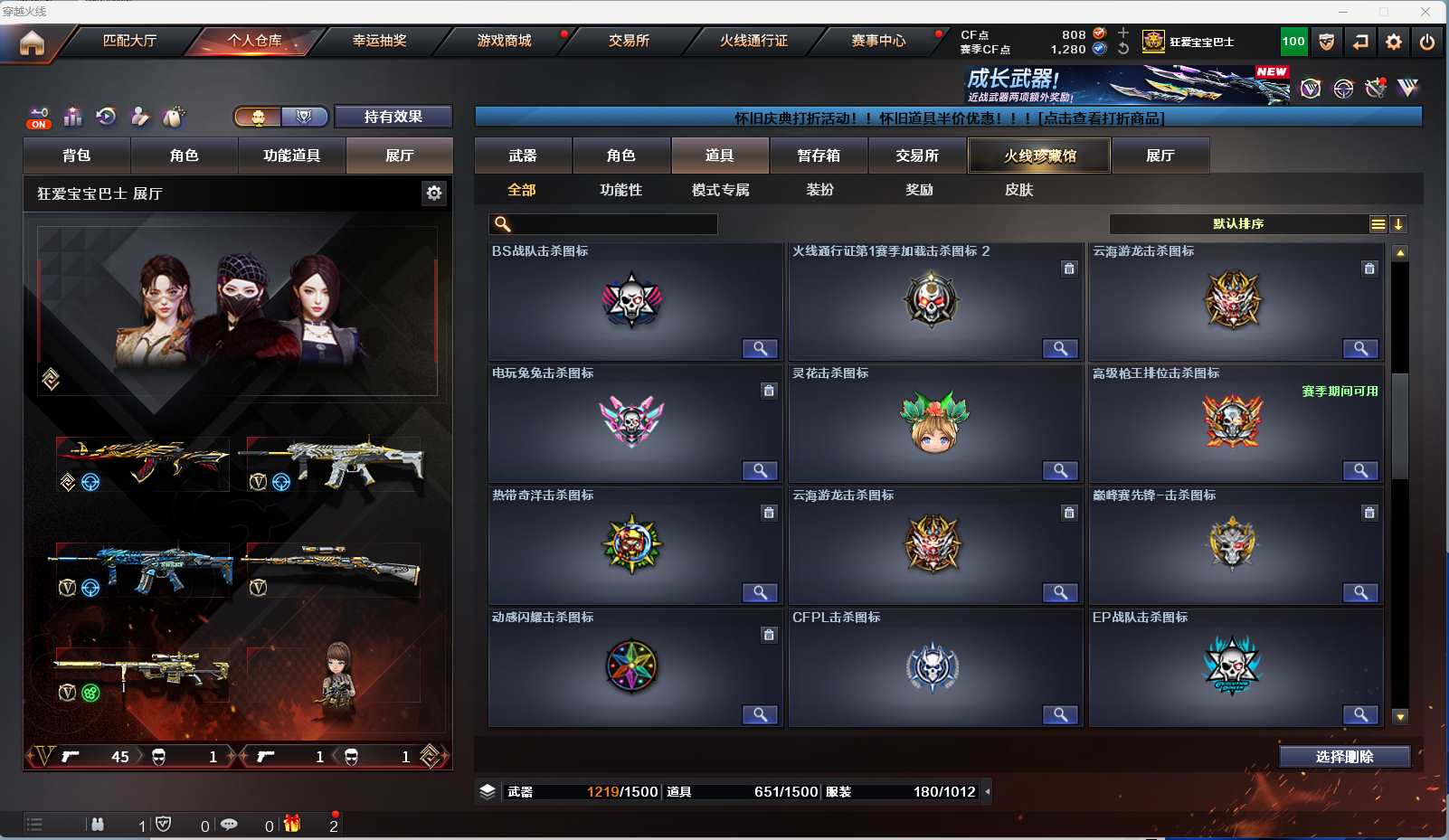The width and height of the screenshot is (1449, 840).
Task: Click the home icon button
Action: [x=32, y=42]
